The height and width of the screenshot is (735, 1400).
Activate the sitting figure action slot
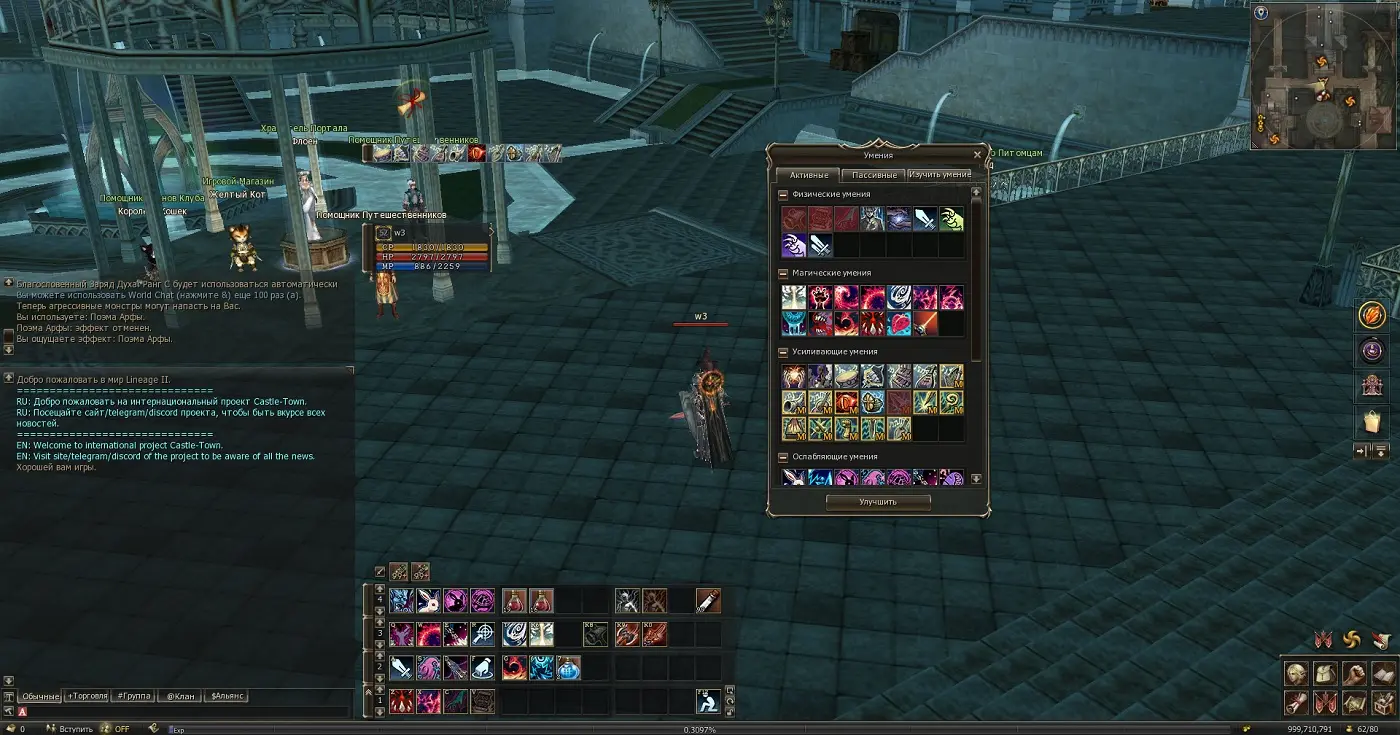click(x=708, y=701)
